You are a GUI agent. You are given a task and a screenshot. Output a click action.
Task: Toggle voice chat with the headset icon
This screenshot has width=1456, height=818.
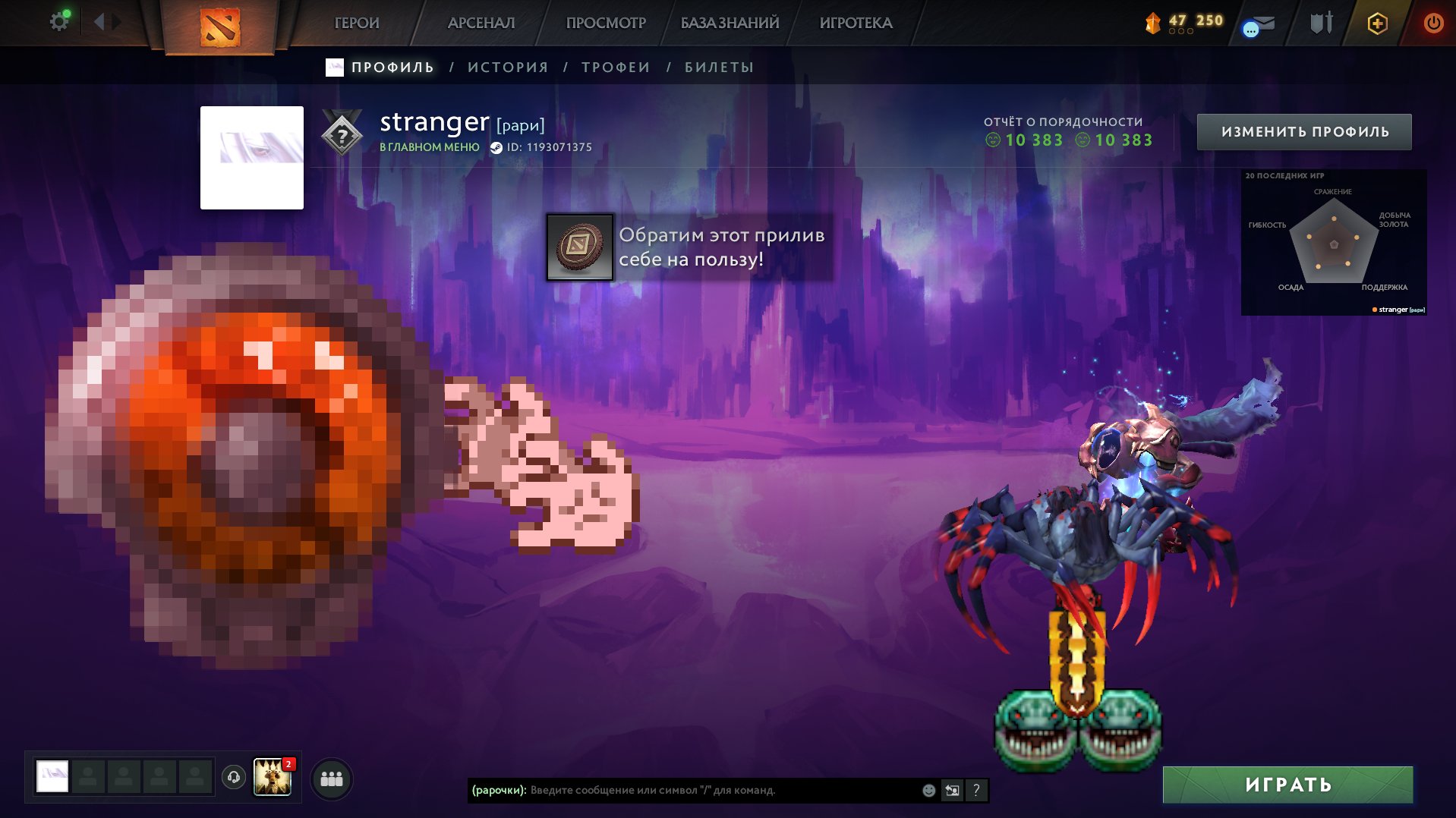233,776
